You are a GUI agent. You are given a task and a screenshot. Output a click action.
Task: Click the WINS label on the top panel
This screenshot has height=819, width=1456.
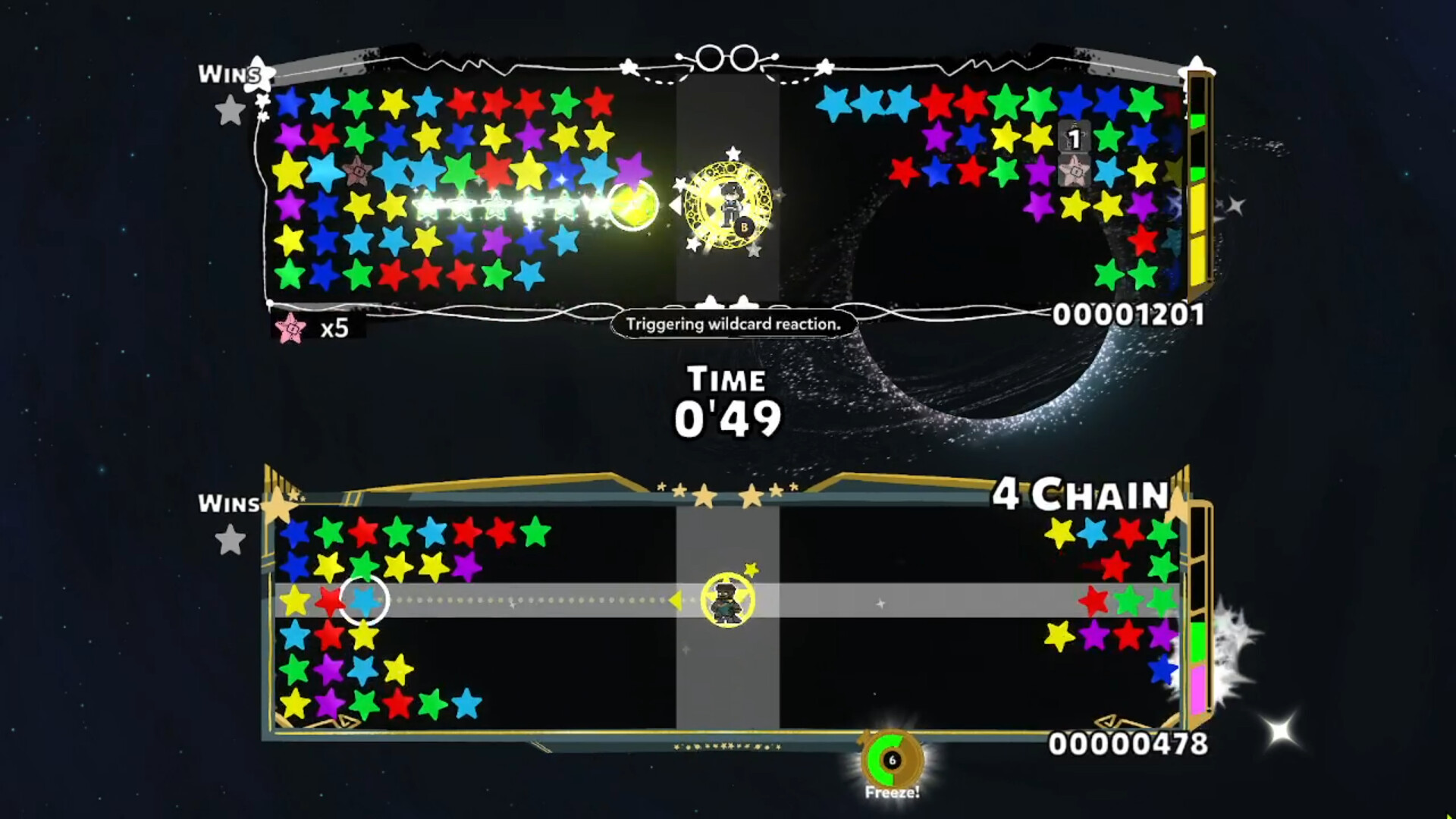[x=227, y=74]
